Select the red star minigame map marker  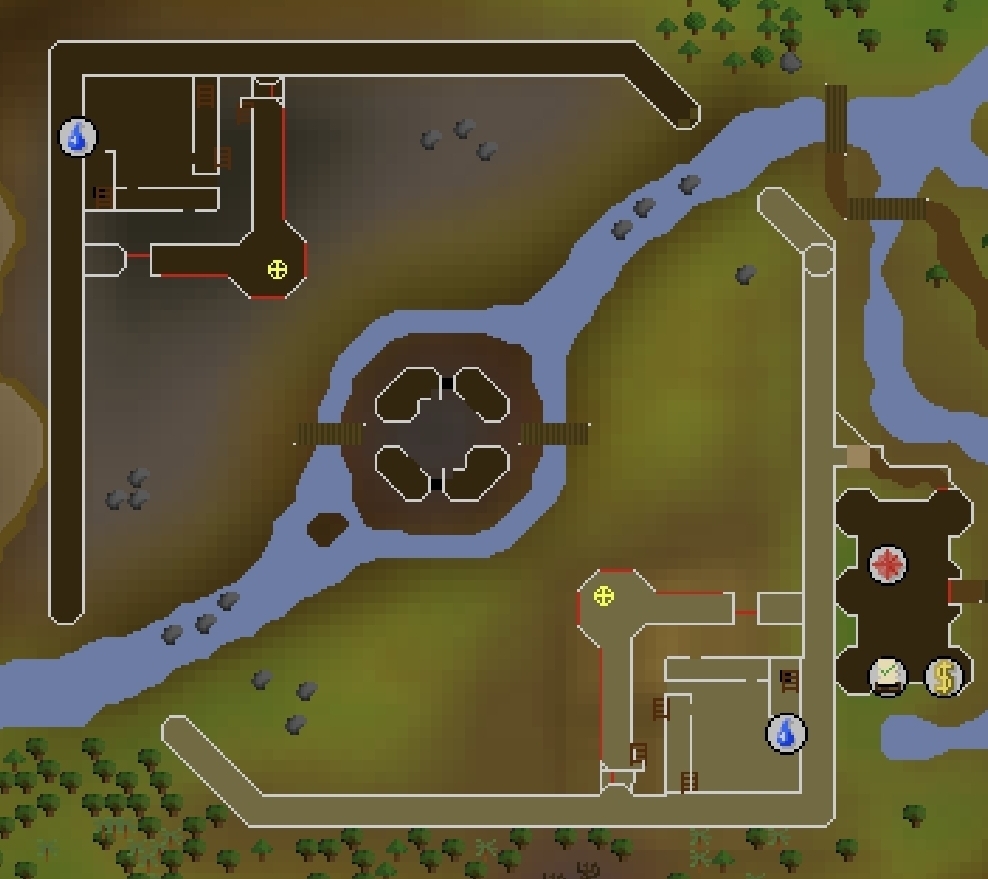[x=887, y=565]
